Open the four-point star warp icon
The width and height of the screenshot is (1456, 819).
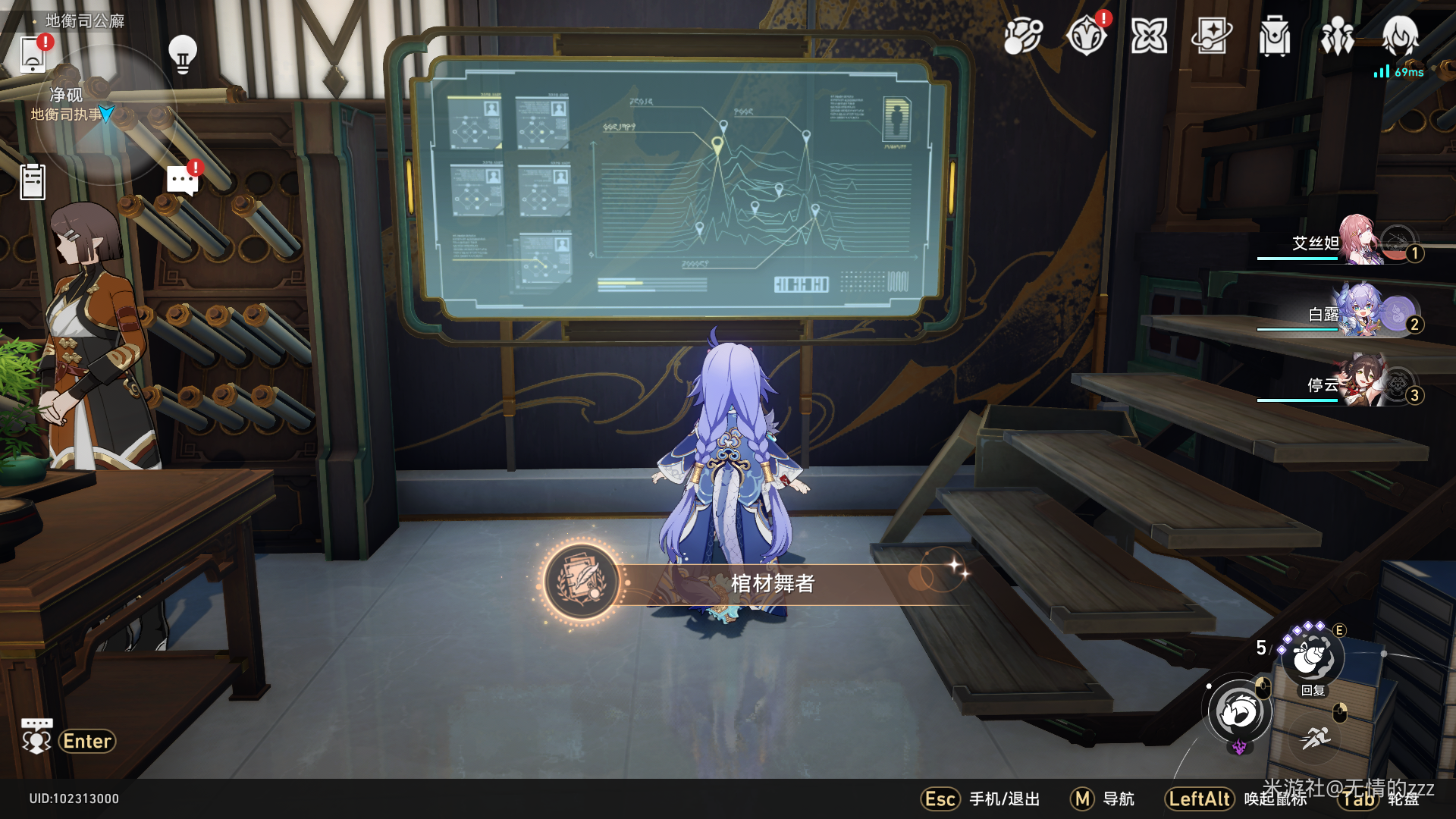point(1149,36)
